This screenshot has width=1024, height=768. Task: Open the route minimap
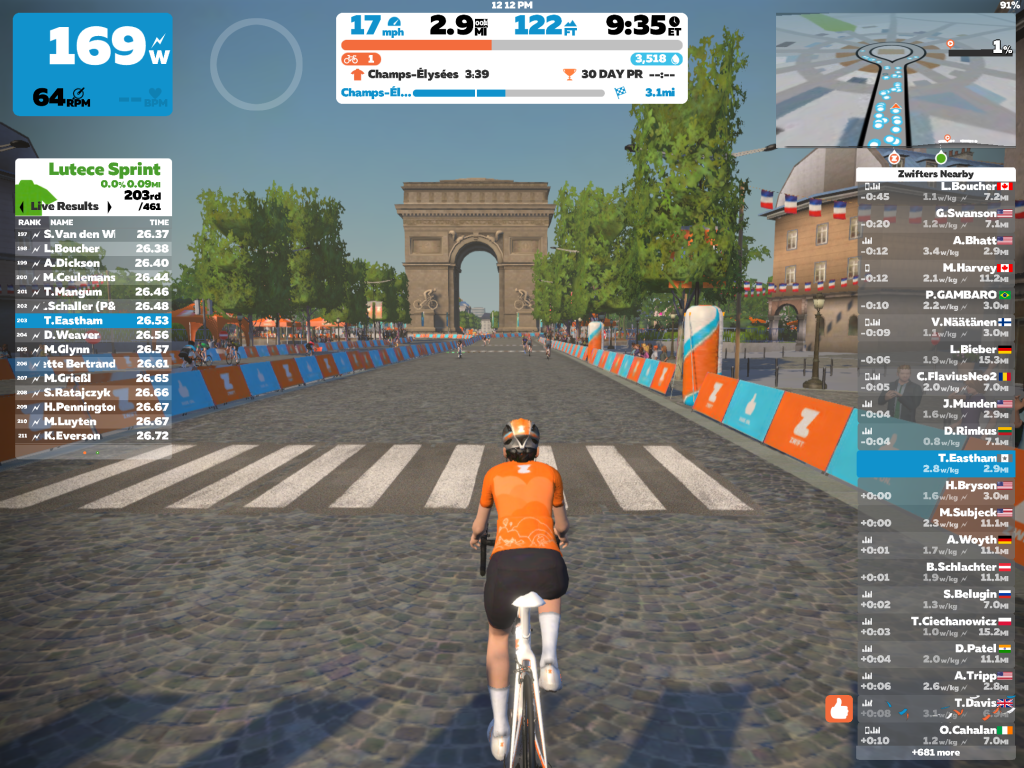pos(895,80)
